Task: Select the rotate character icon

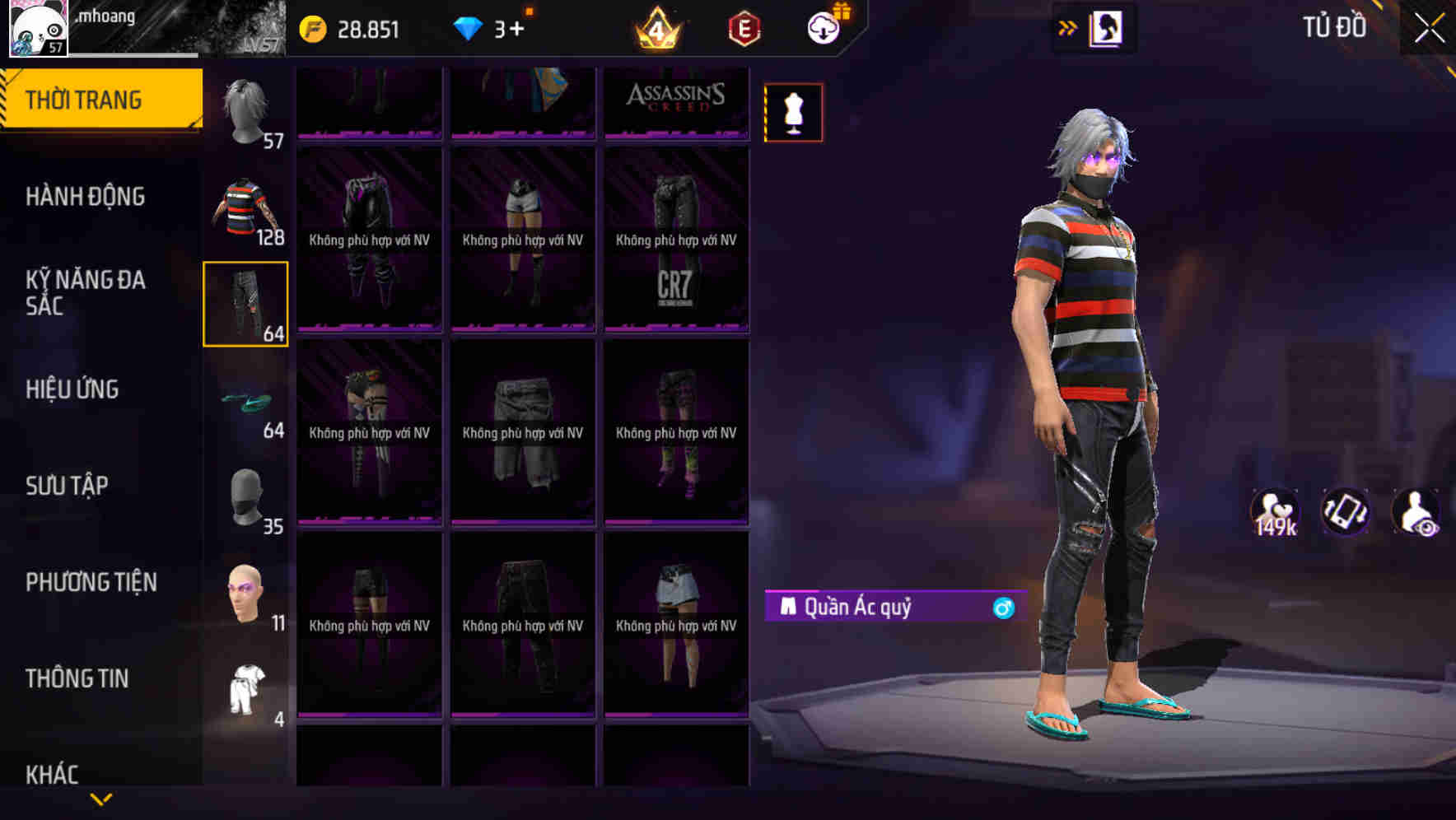Action: click(x=1346, y=513)
